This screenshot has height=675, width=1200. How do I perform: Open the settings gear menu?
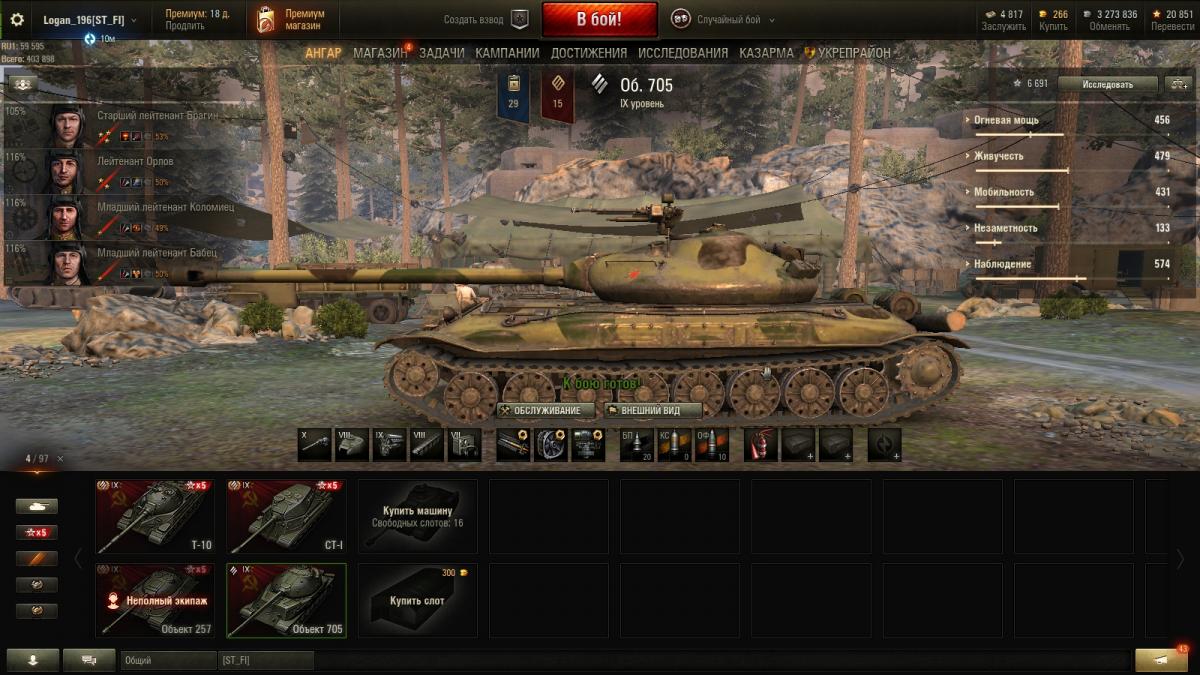[x=16, y=19]
